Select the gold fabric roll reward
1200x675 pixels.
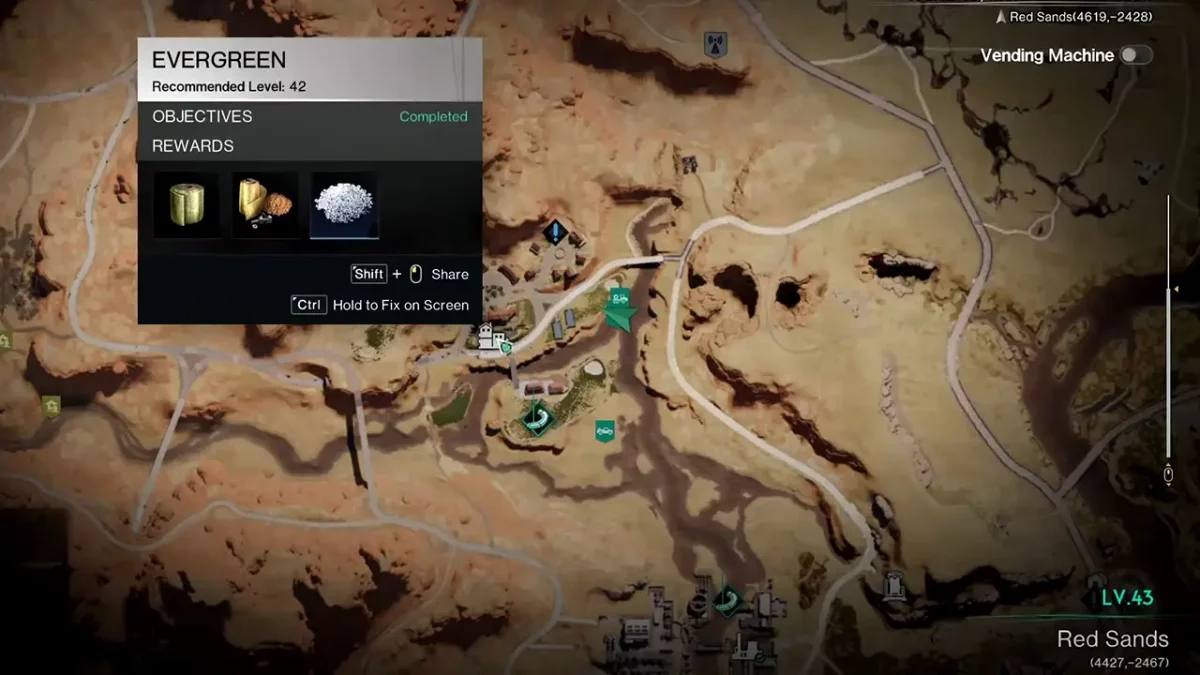coord(186,205)
